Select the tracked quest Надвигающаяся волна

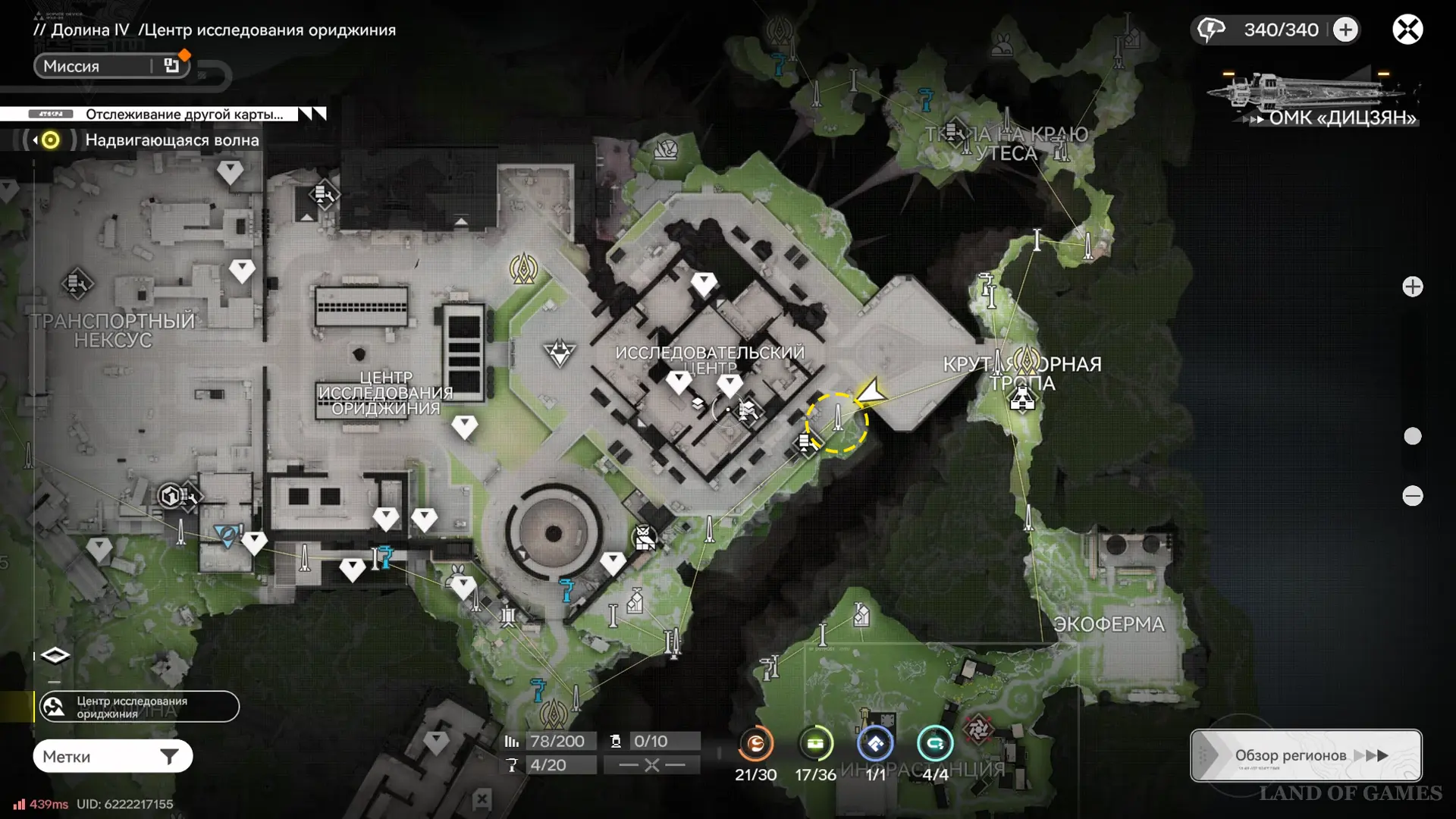pyautogui.click(x=171, y=140)
